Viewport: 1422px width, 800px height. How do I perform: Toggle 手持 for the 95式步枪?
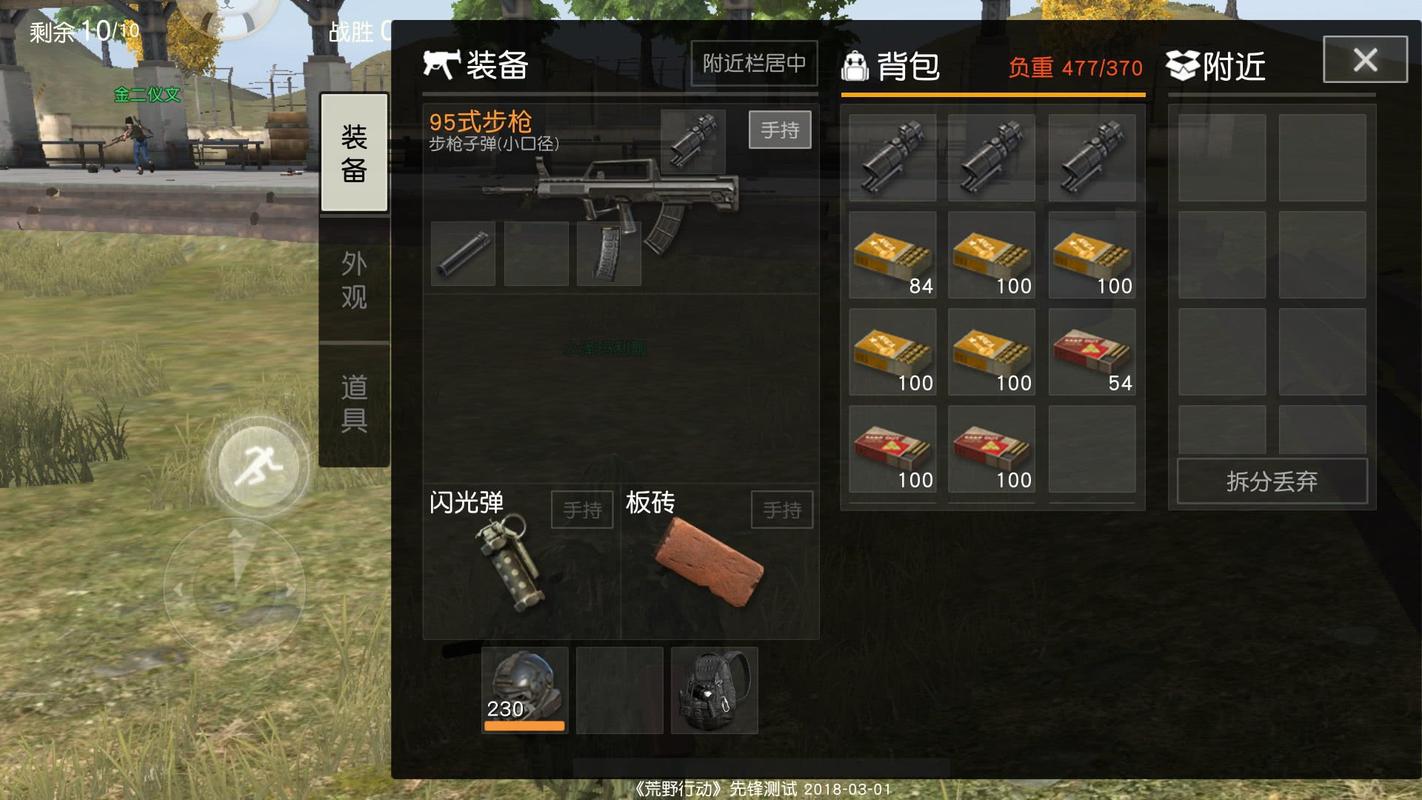coord(780,129)
